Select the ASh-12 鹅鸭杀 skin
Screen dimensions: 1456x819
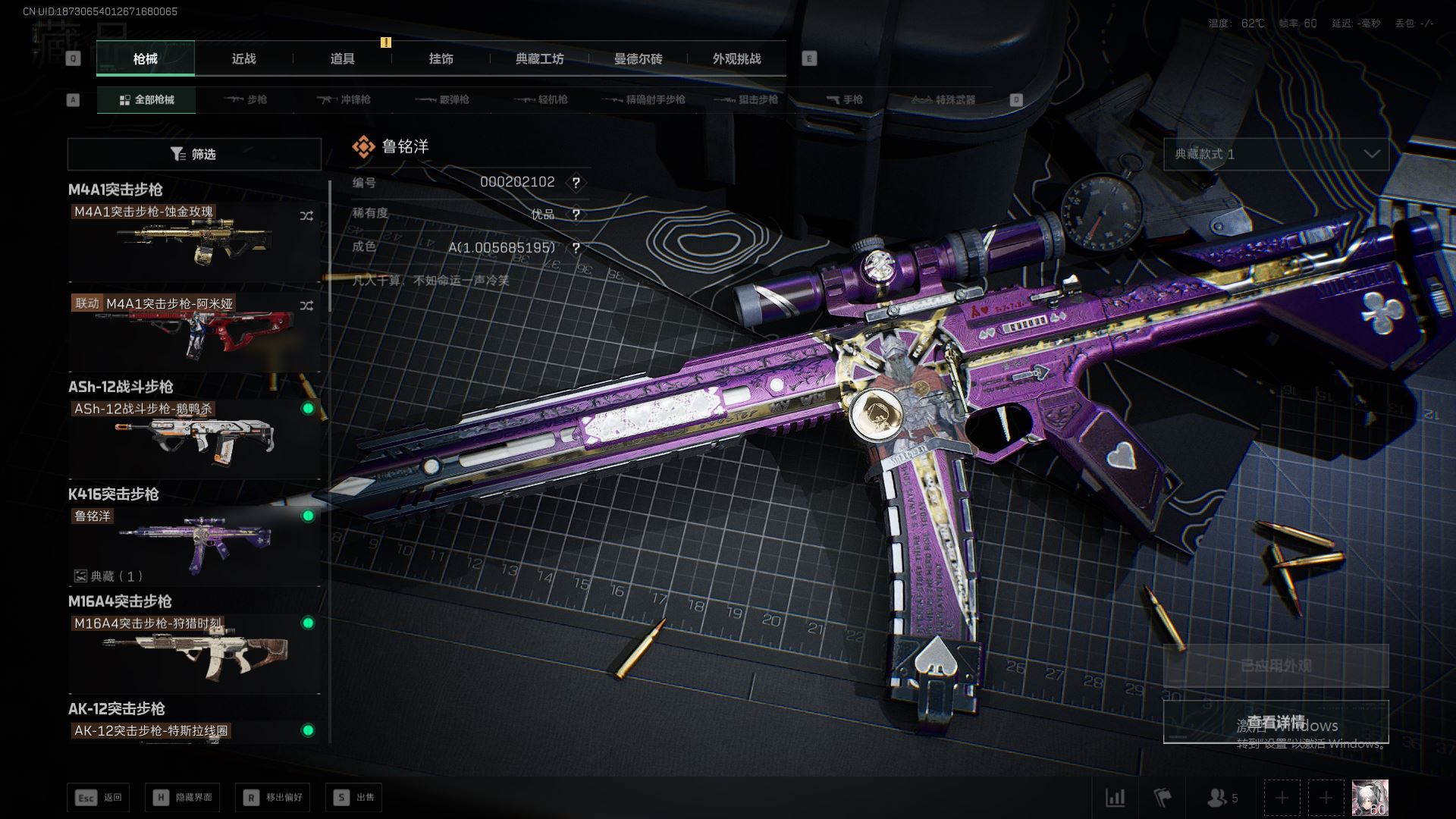(x=194, y=436)
